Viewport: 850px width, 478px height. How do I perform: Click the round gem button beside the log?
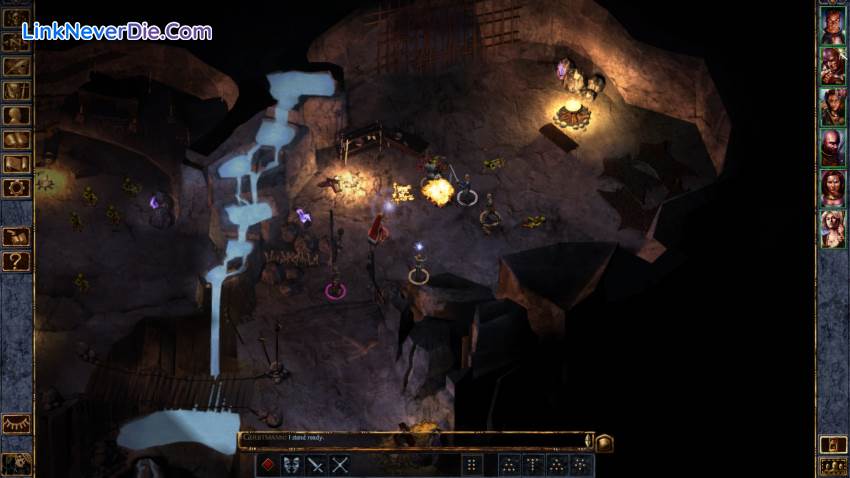click(x=604, y=442)
